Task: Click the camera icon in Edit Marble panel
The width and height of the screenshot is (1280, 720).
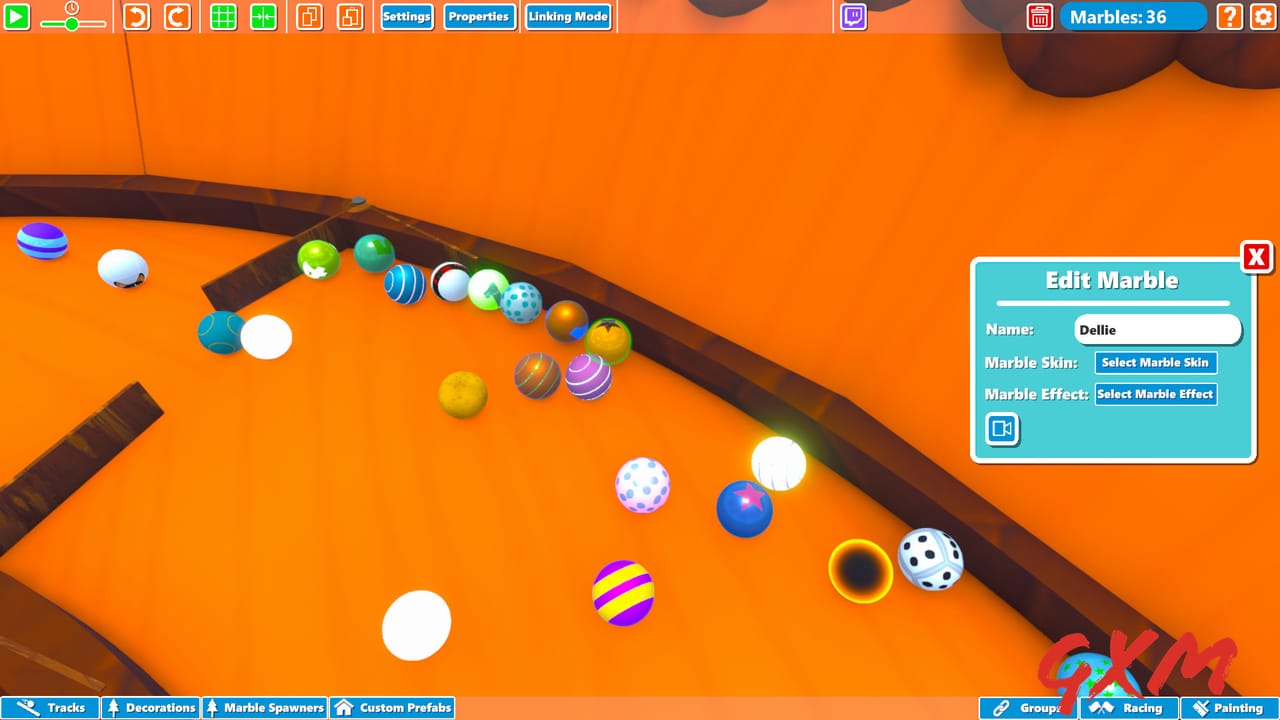Action: (1002, 429)
